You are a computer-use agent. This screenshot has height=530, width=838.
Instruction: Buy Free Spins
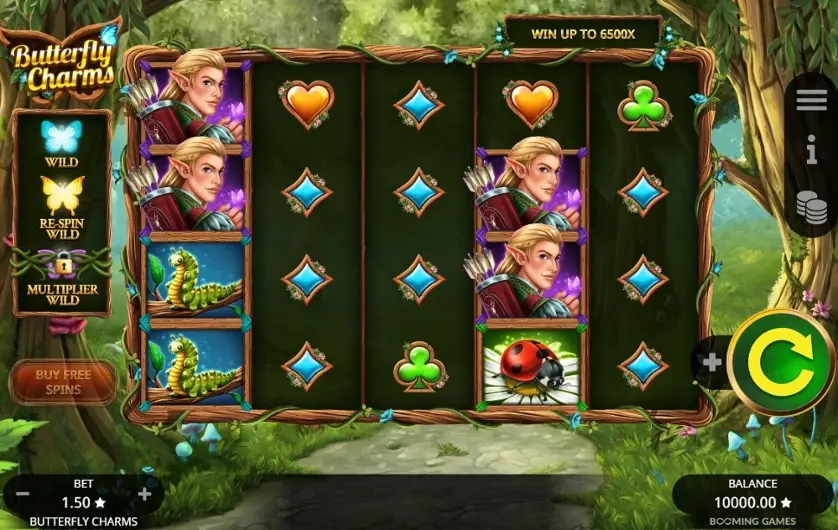[63, 382]
